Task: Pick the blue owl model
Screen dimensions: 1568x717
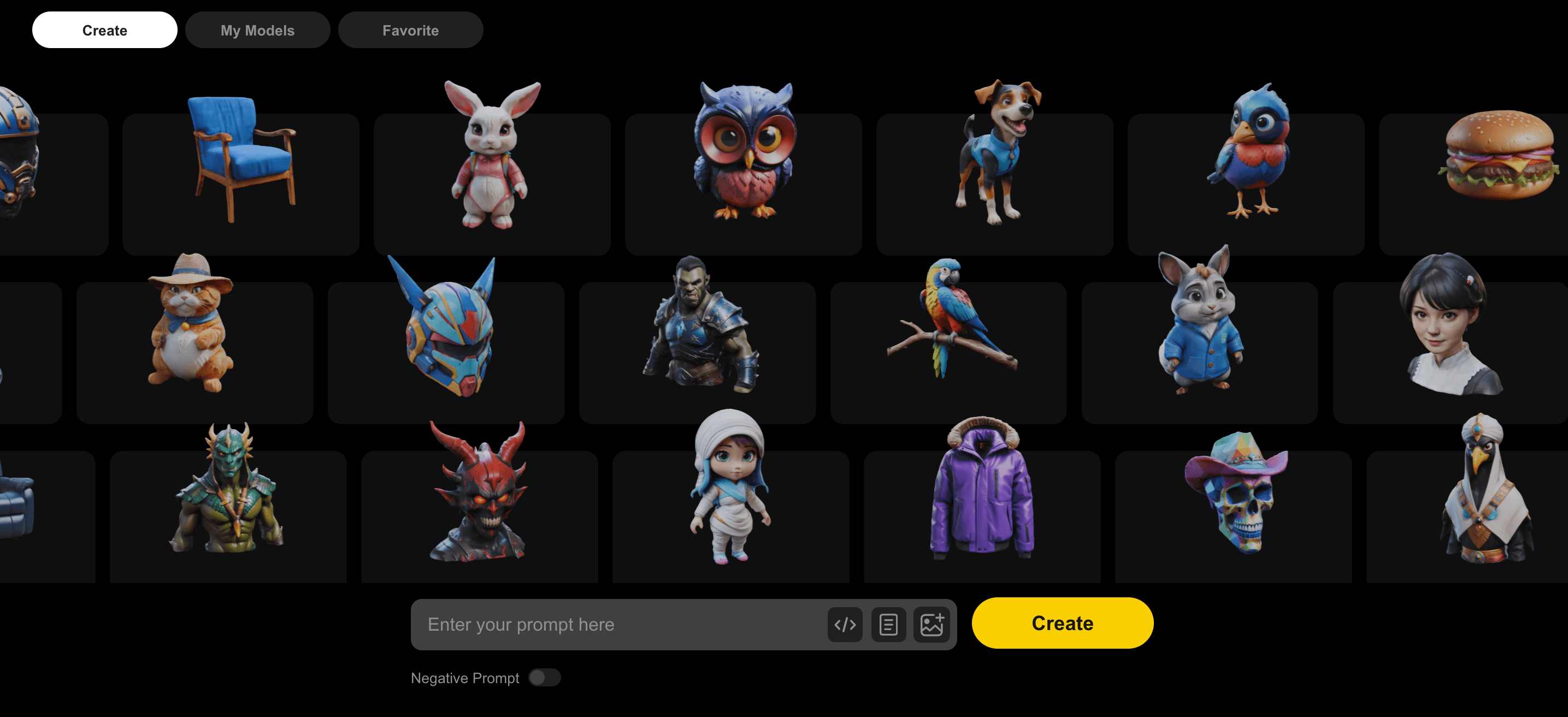Action: [743, 152]
